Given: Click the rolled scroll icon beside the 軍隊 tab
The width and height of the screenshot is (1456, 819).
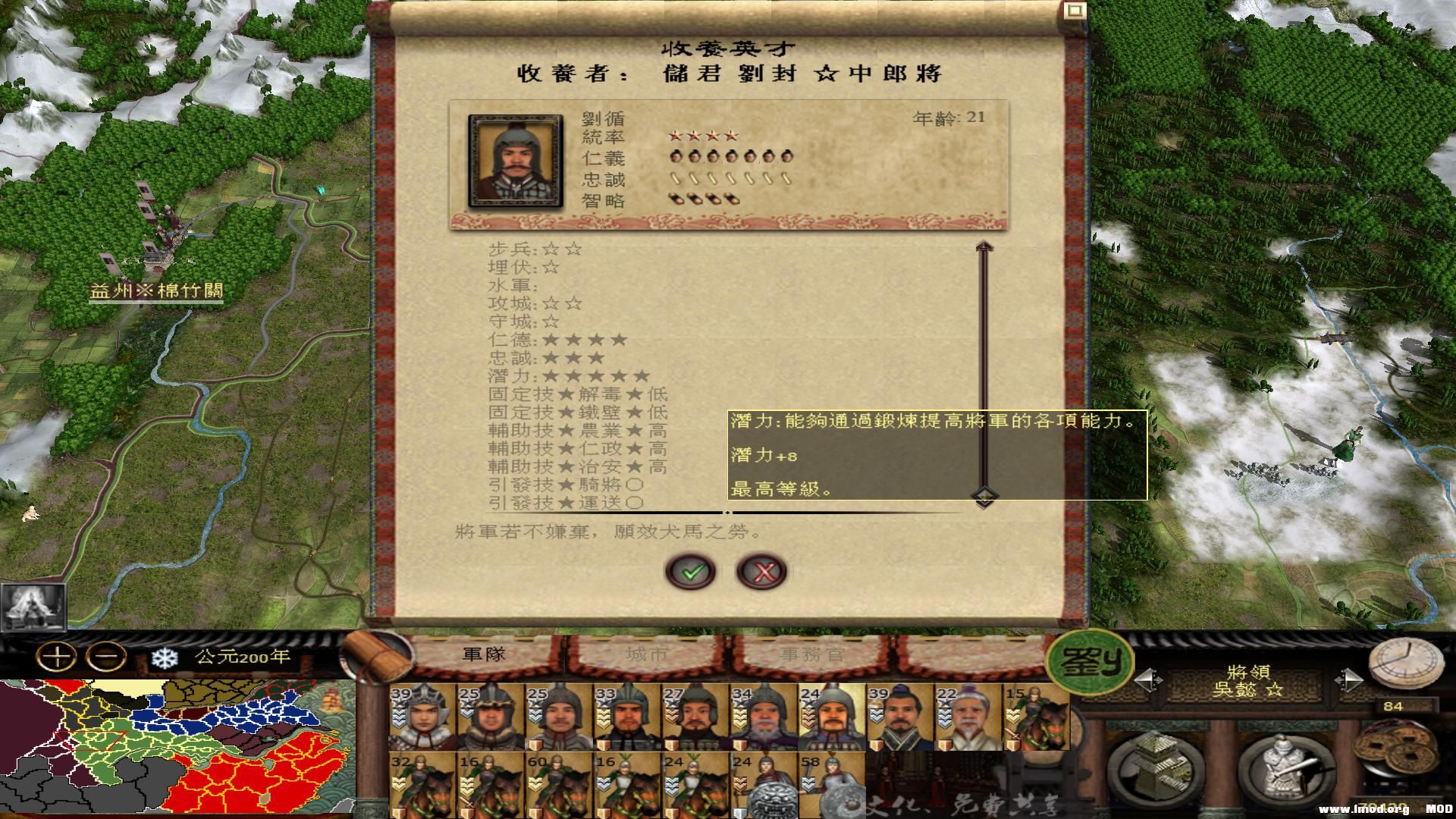Looking at the screenshot, I should pyautogui.click(x=375, y=654).
